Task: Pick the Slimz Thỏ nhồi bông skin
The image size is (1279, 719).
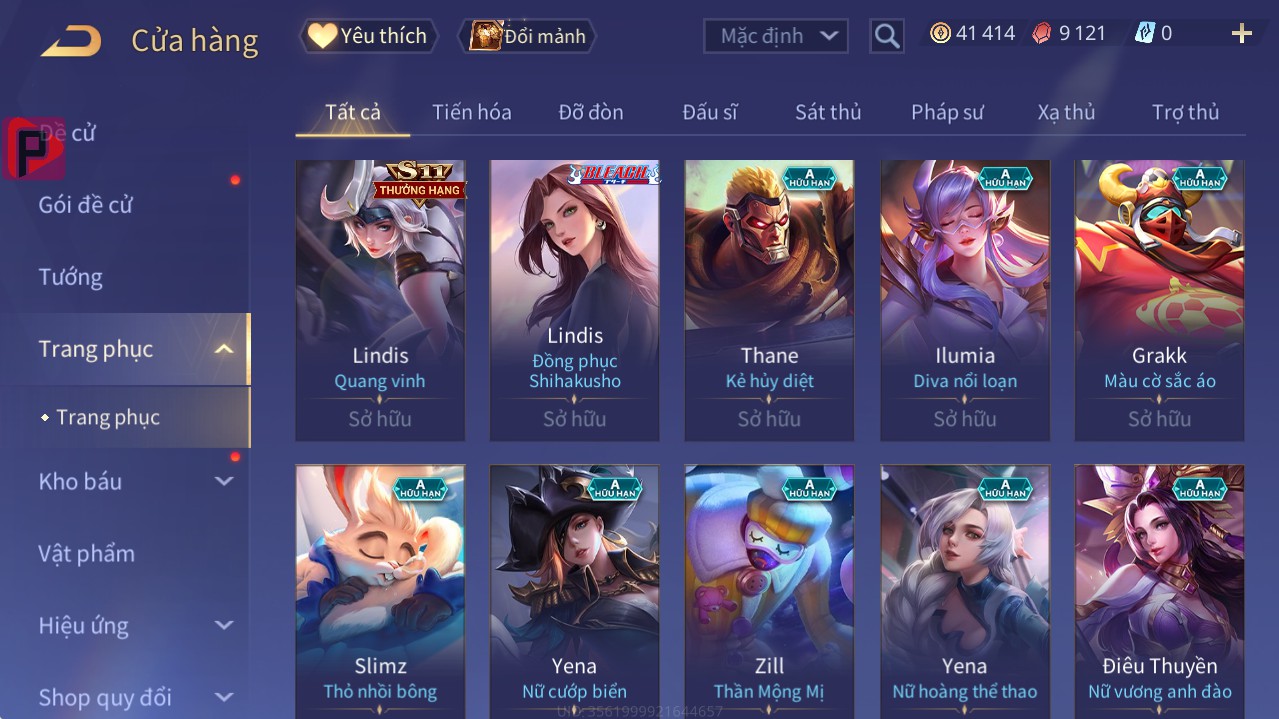Action: [x=380, y=590]
